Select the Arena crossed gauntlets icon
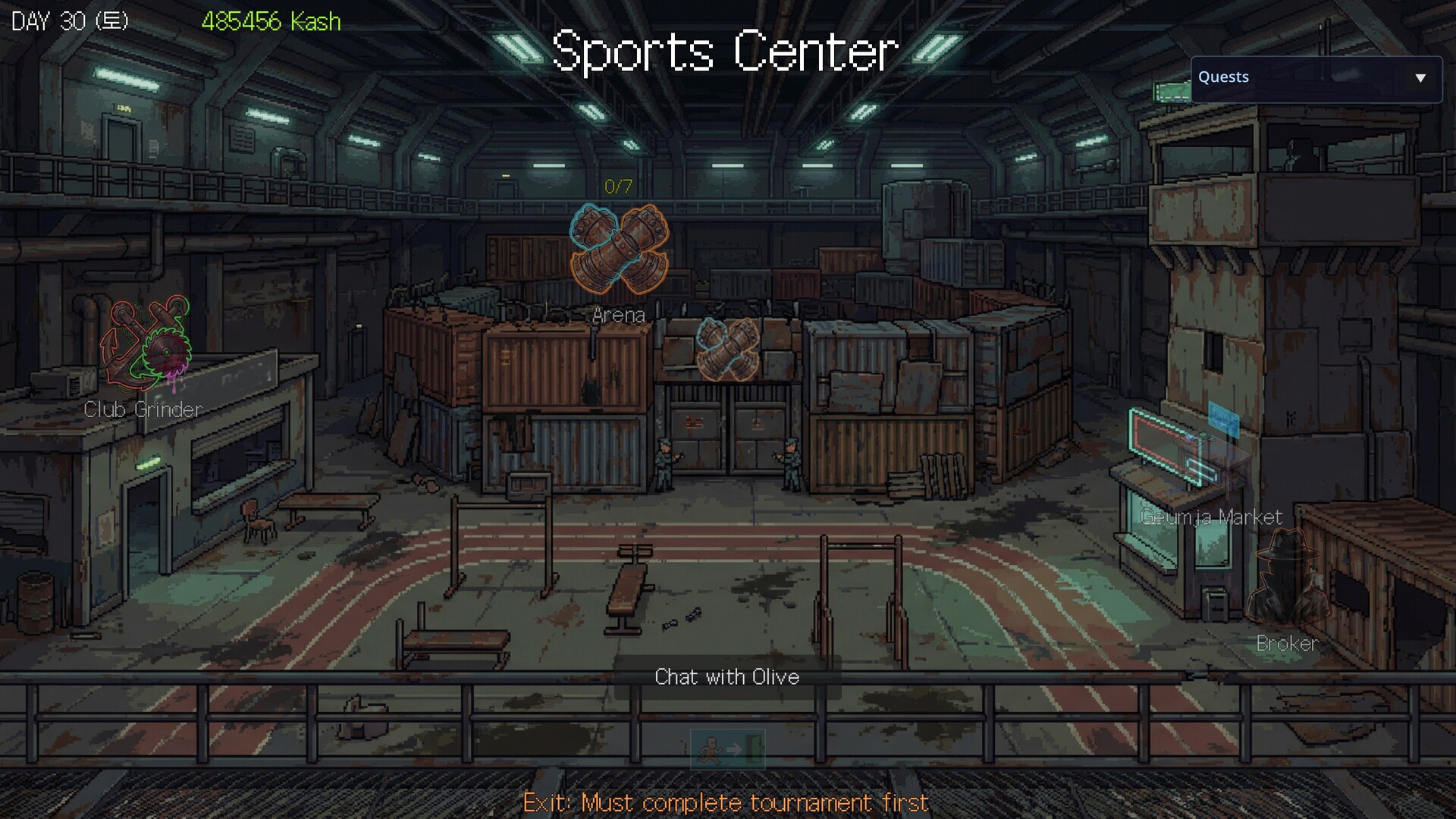 tap(618, 250)
